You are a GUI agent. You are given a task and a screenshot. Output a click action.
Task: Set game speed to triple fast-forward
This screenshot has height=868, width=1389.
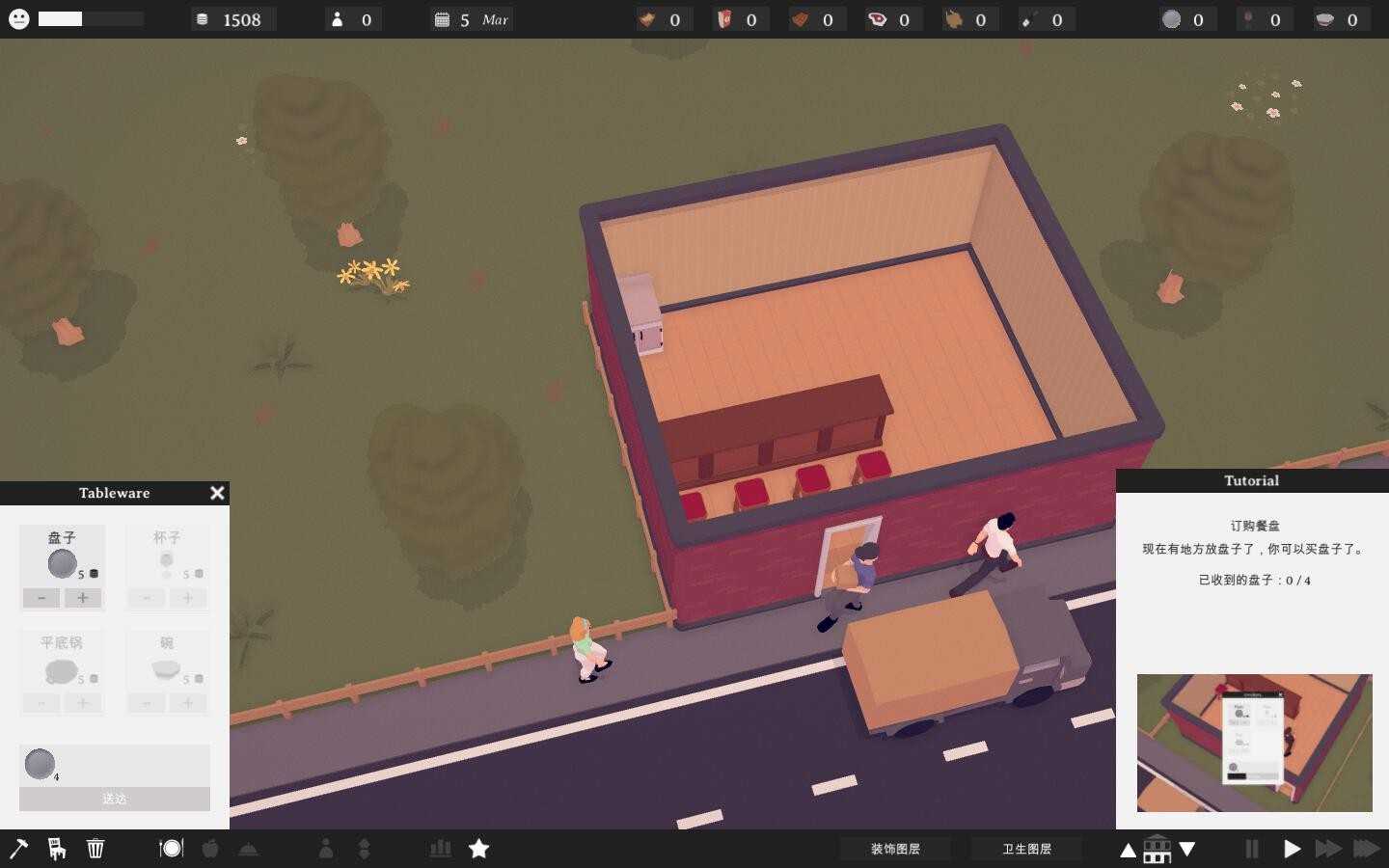pos(1366,849)
